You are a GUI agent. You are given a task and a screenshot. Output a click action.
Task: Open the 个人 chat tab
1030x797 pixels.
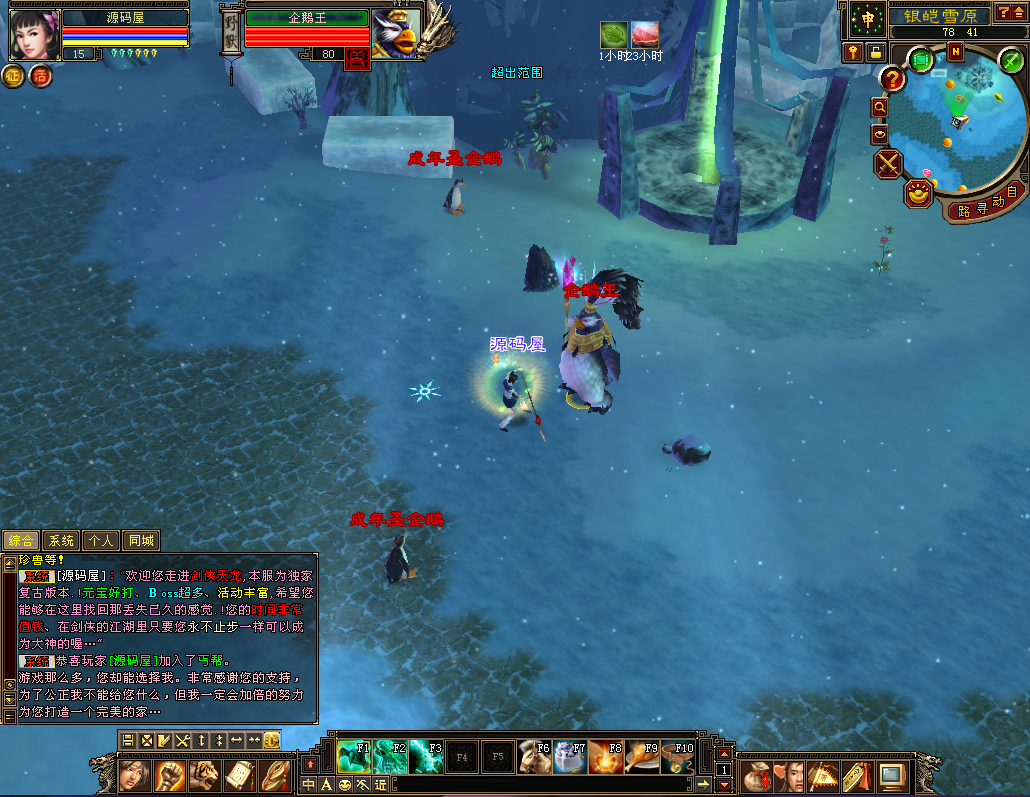coord(101,541)
